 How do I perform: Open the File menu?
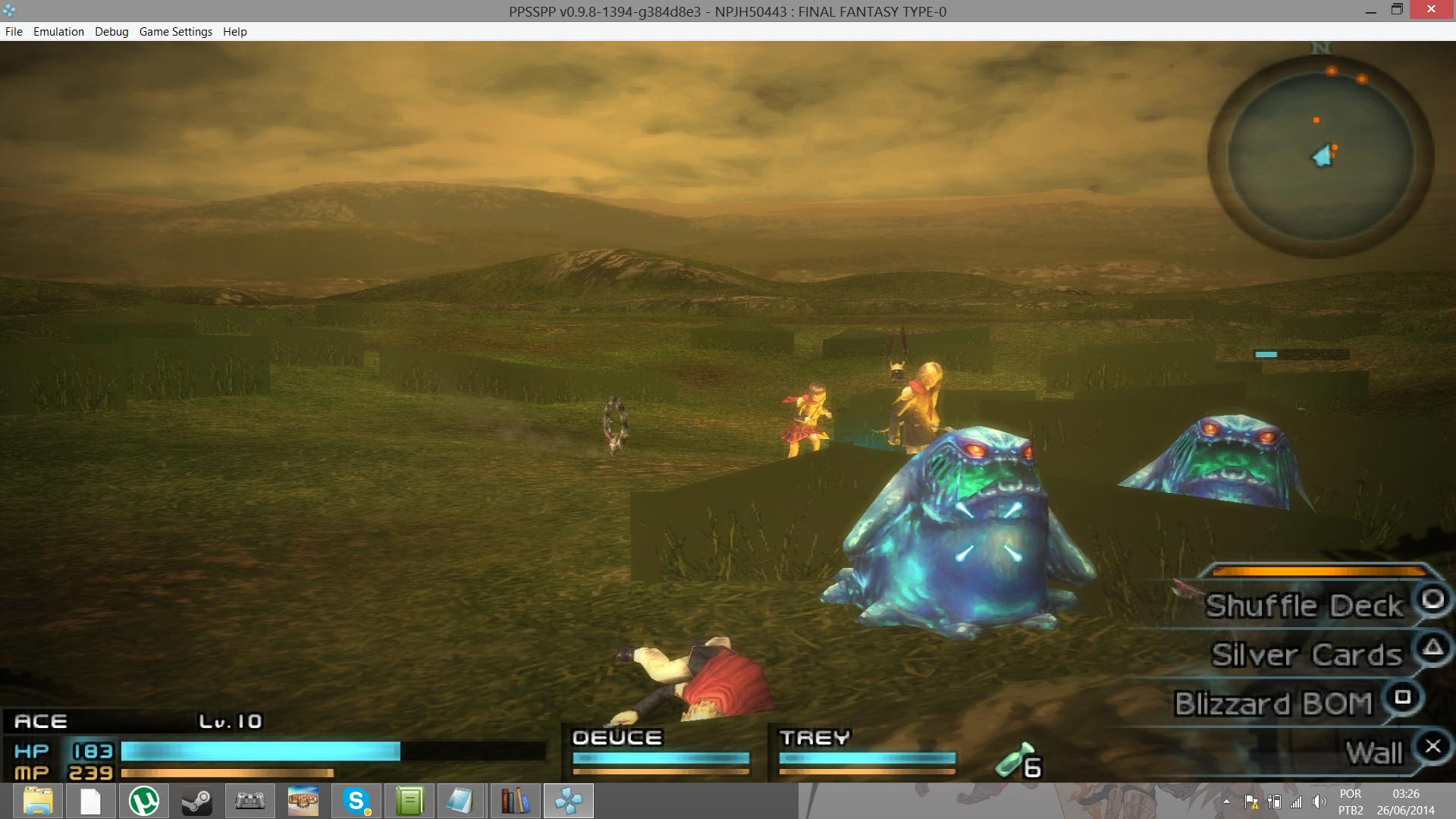[14, 32]
